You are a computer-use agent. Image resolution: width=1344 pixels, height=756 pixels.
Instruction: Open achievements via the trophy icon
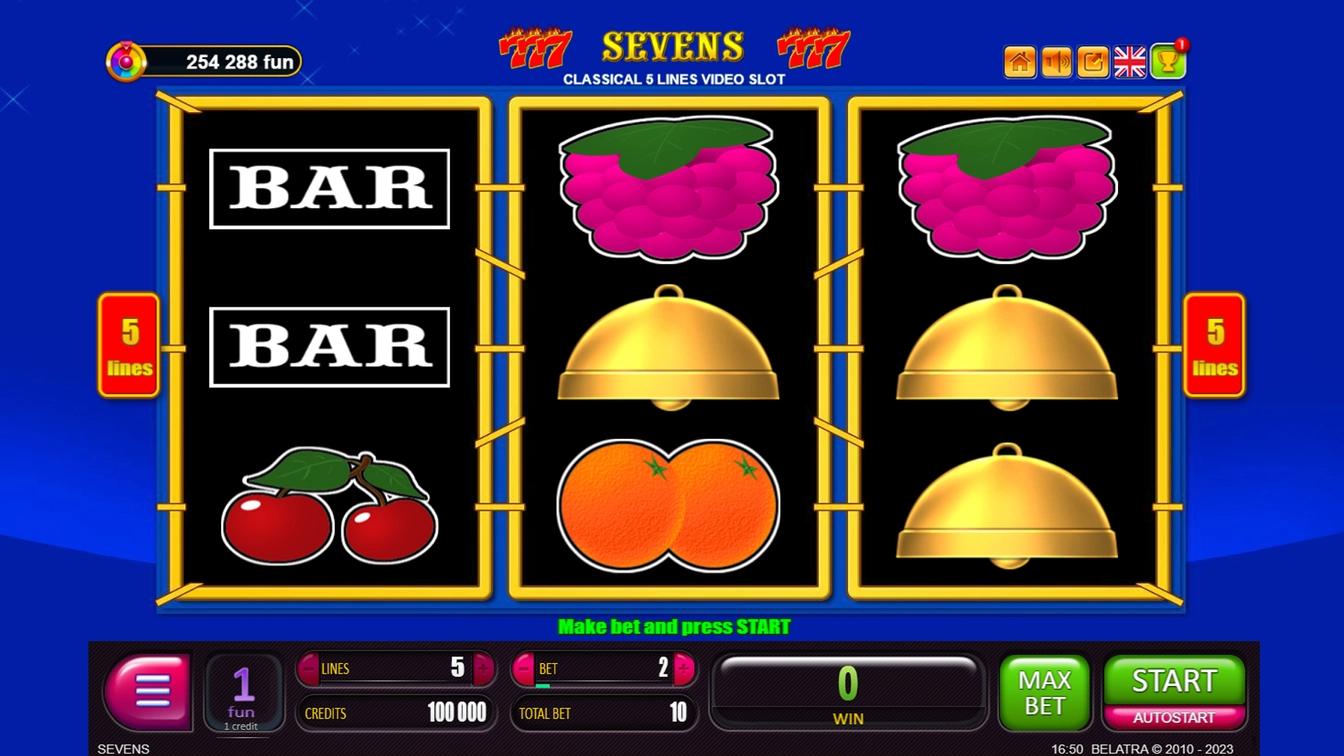(1168, 62)
